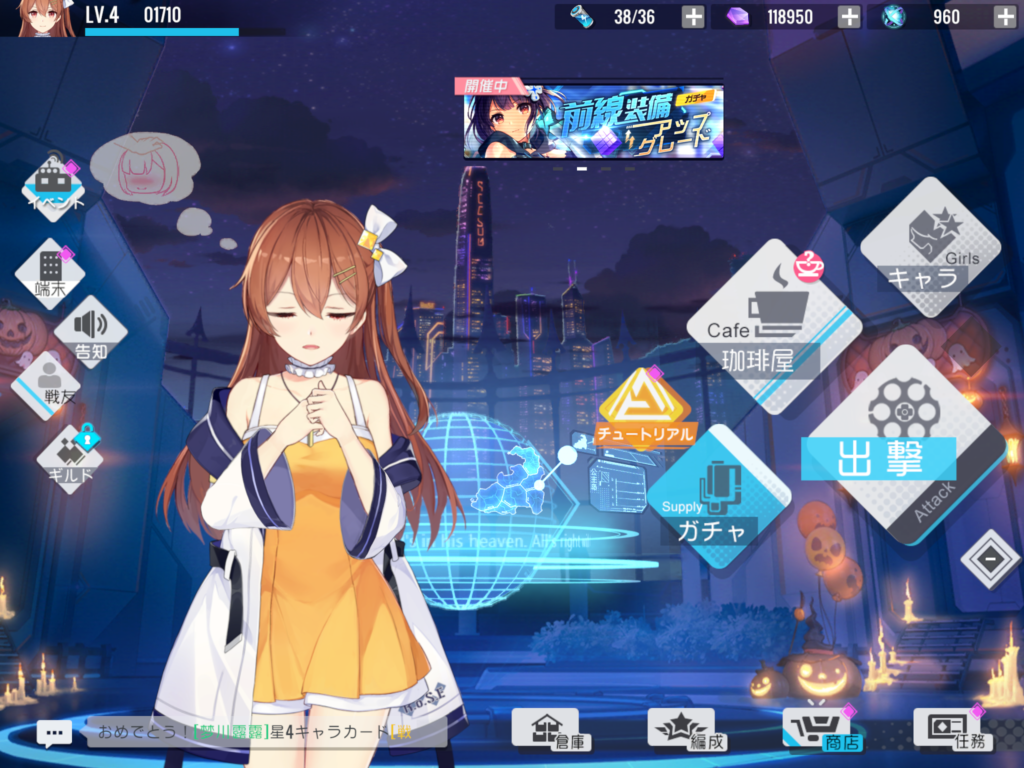Open the 編成 formation screen
Viewport: 1024px width, 768px height.
tap(680, 729)
